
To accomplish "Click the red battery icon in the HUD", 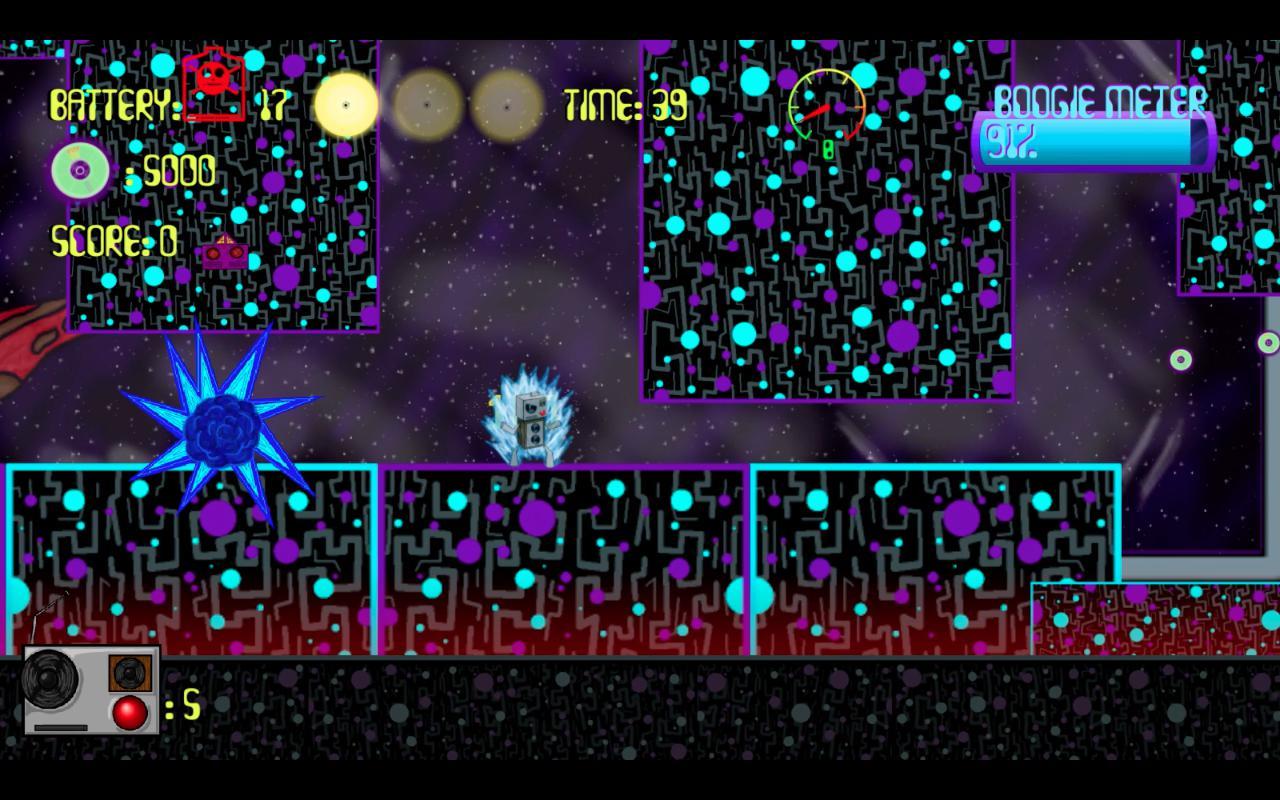I will tap(212, 83).
